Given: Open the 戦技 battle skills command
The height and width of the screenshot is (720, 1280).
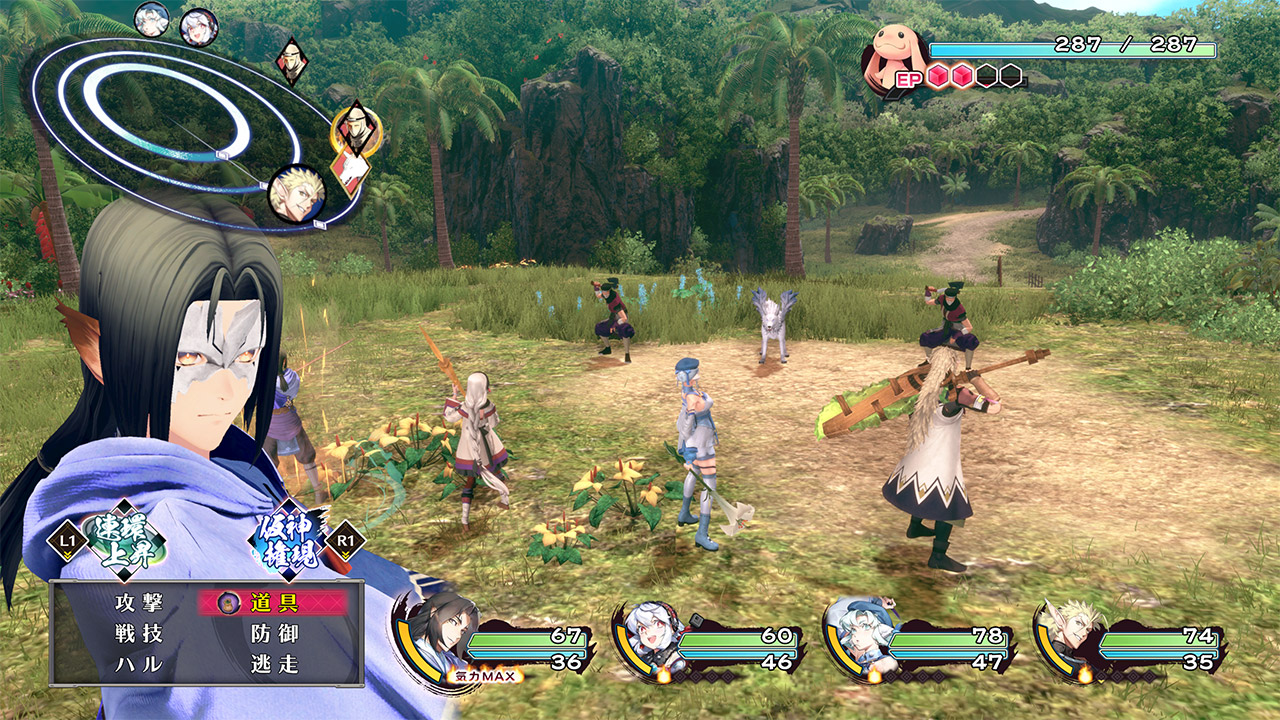Looking at the screenshot, I should (139, 633).
